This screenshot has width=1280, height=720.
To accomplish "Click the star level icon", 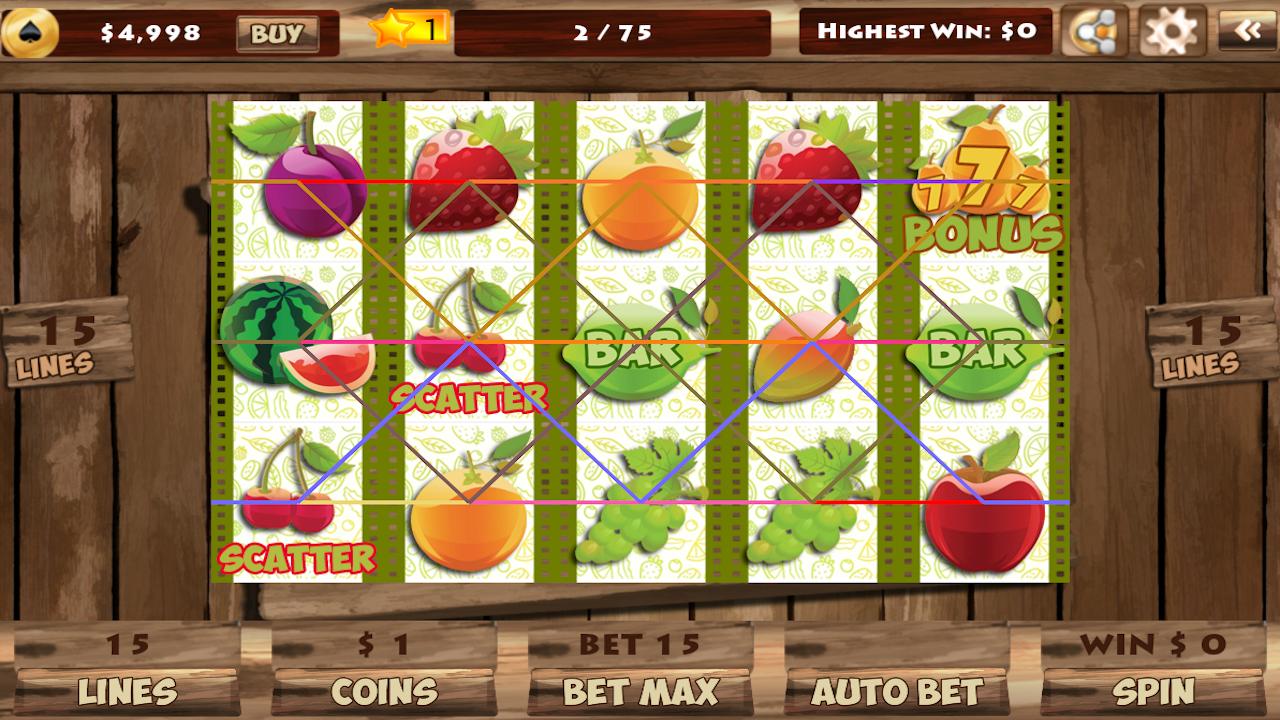I will click(392, 29).
